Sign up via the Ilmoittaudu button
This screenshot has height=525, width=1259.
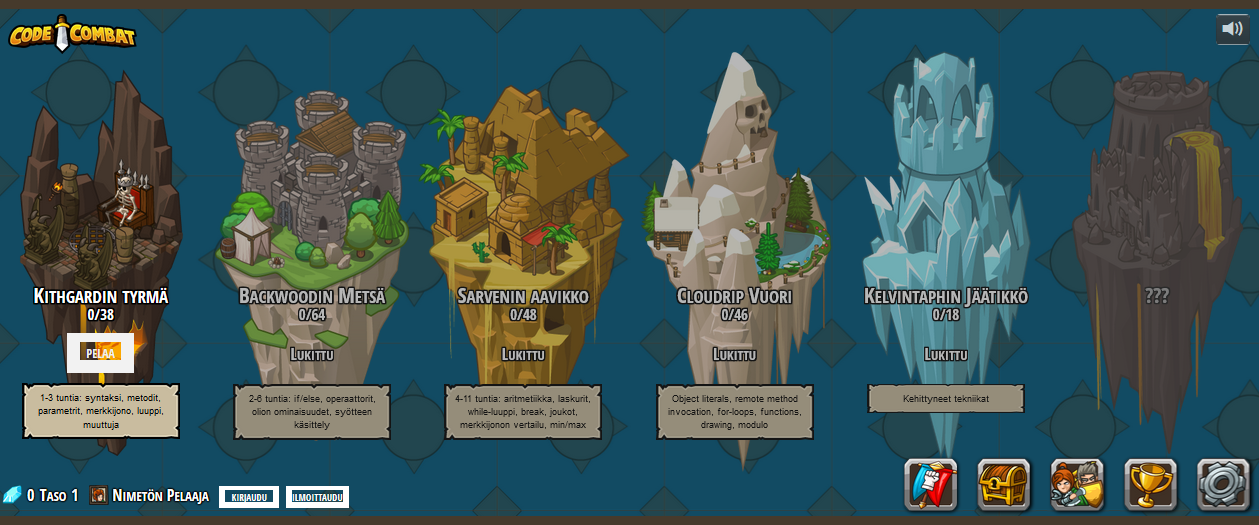coord(317,497)
